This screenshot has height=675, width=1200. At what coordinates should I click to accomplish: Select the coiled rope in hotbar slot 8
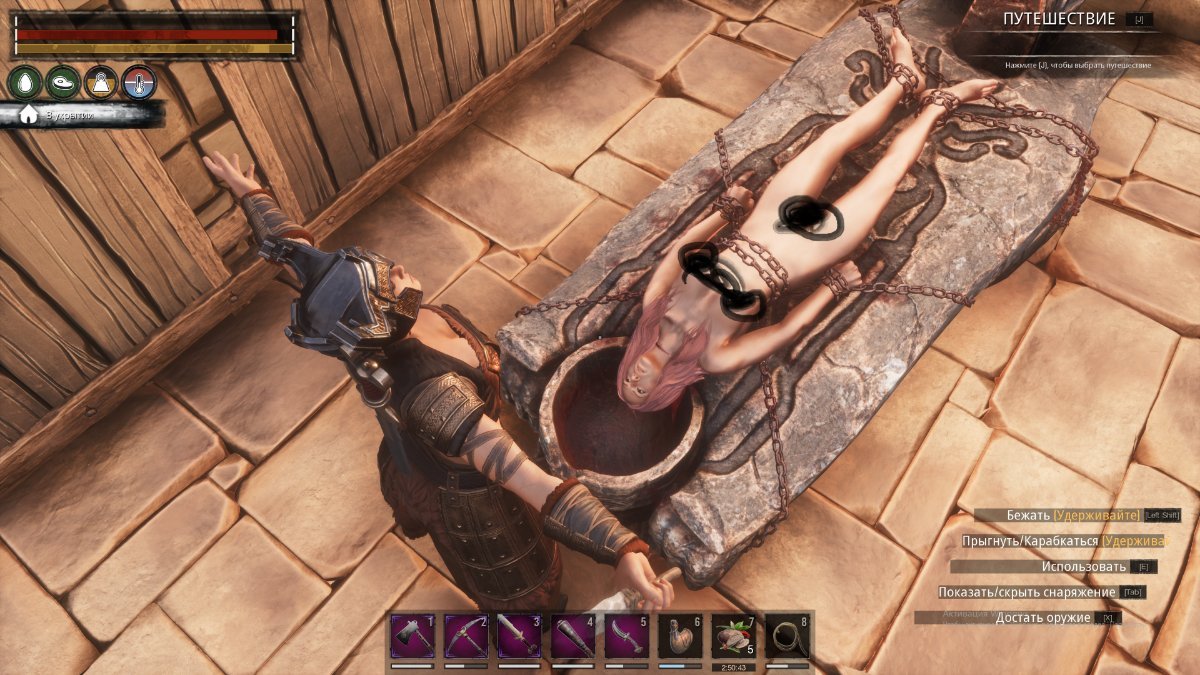point(787,636)
